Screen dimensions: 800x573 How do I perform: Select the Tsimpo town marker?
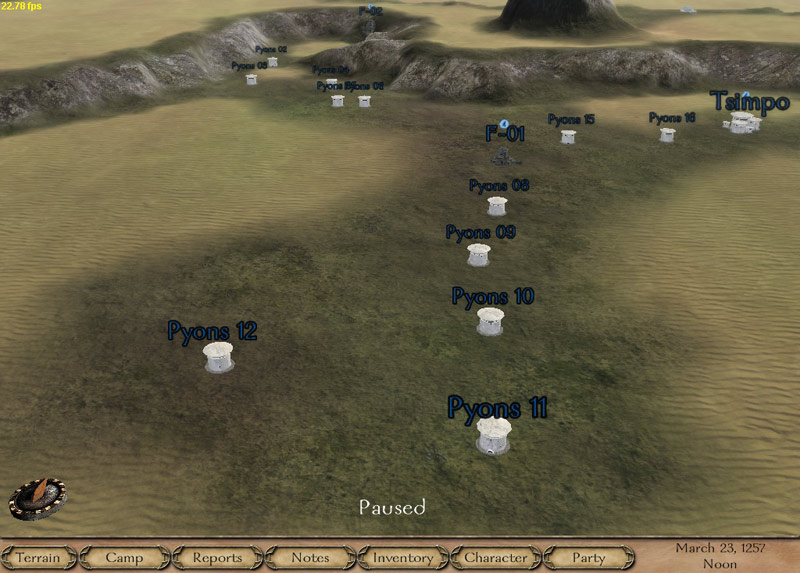(743, 123)
